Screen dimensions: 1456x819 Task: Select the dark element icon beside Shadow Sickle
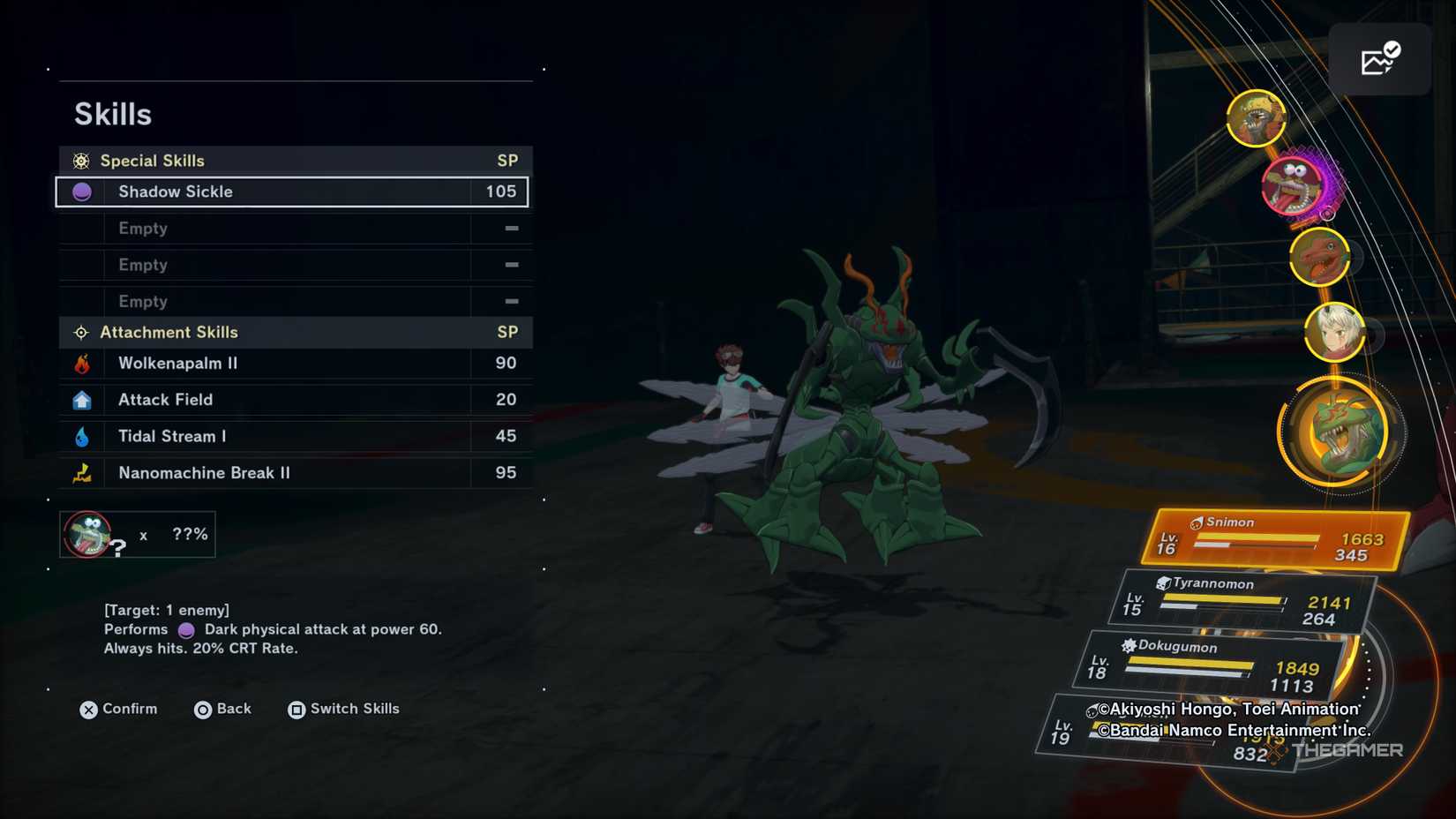pyautogui.click(x=81, y=192)
